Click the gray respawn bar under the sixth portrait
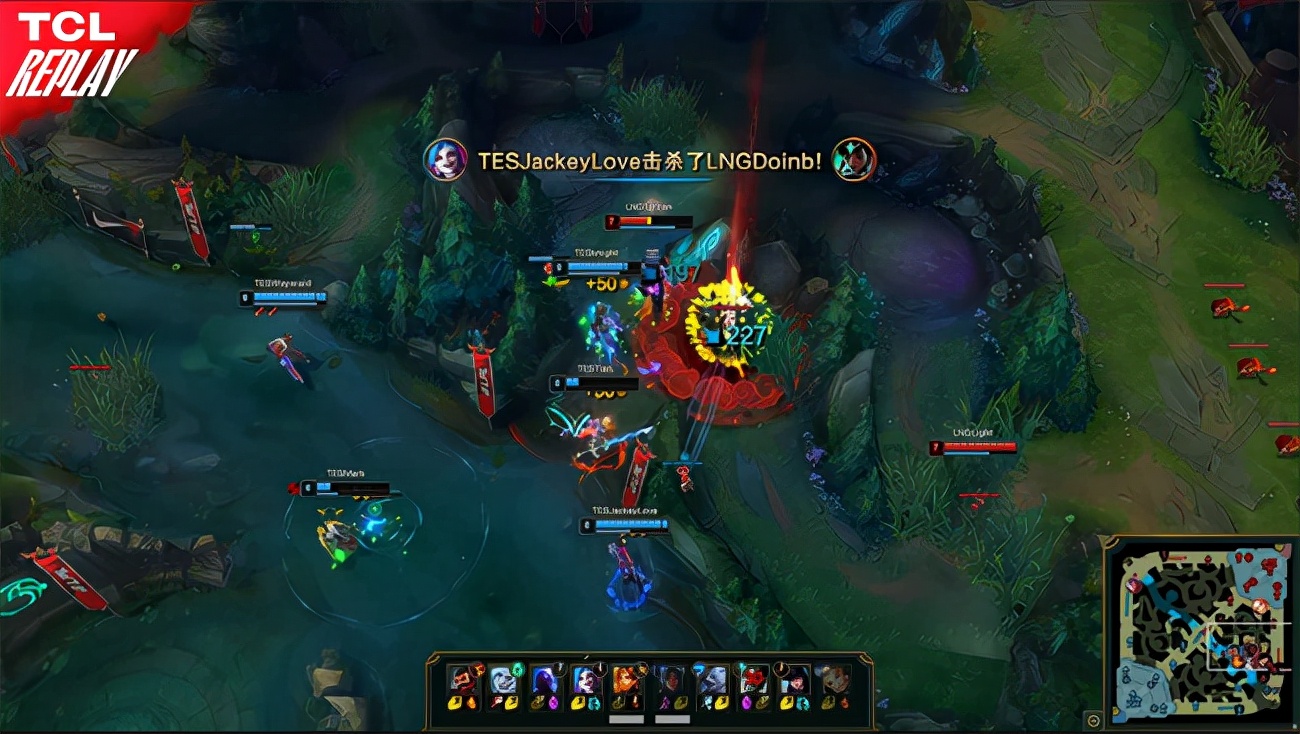 pyautogui.click(x=672, y=718)
